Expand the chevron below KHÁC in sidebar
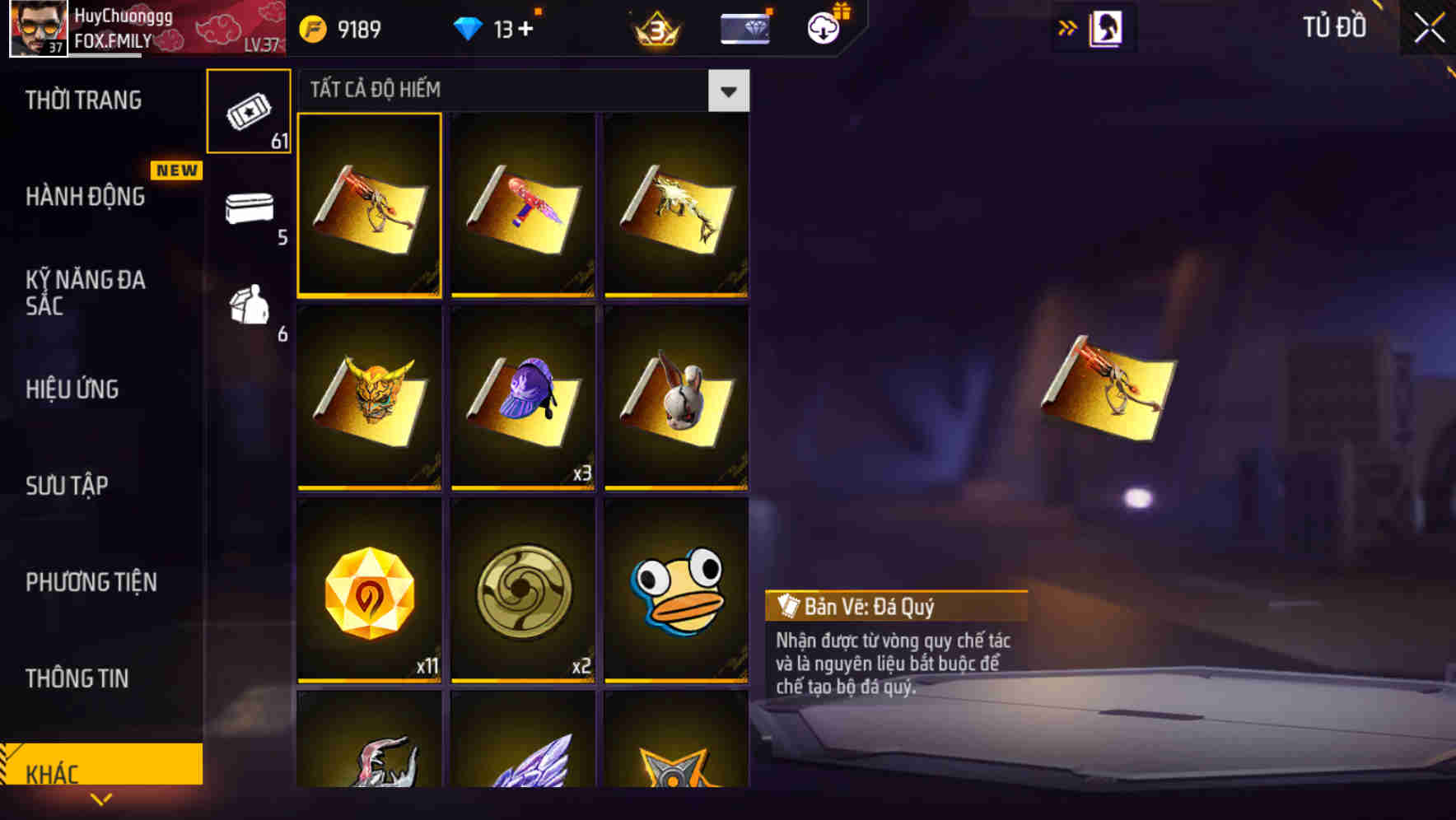The height and width of the screenshot is (820, 1456). [x=101, y=799]
